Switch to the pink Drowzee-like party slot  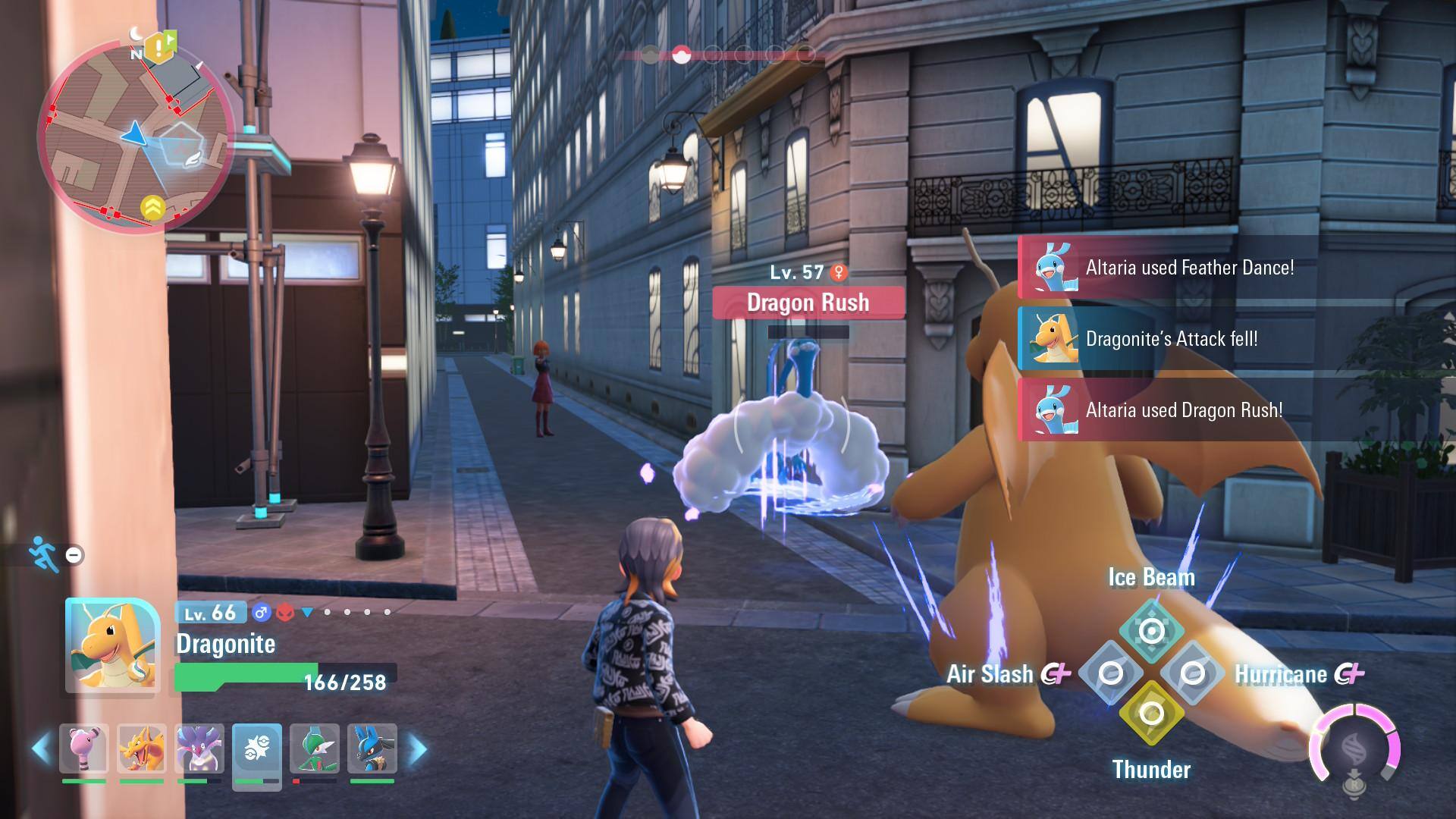84,749
